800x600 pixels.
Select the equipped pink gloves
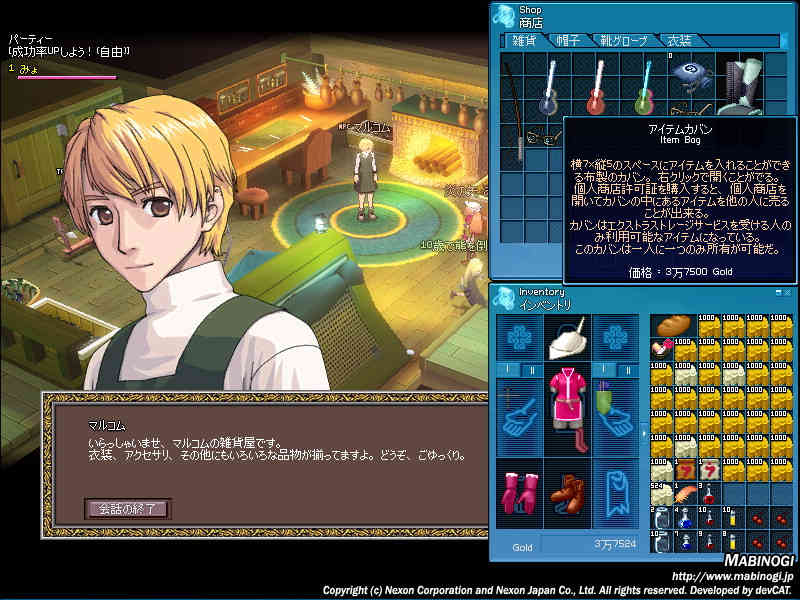click(519, 493)
